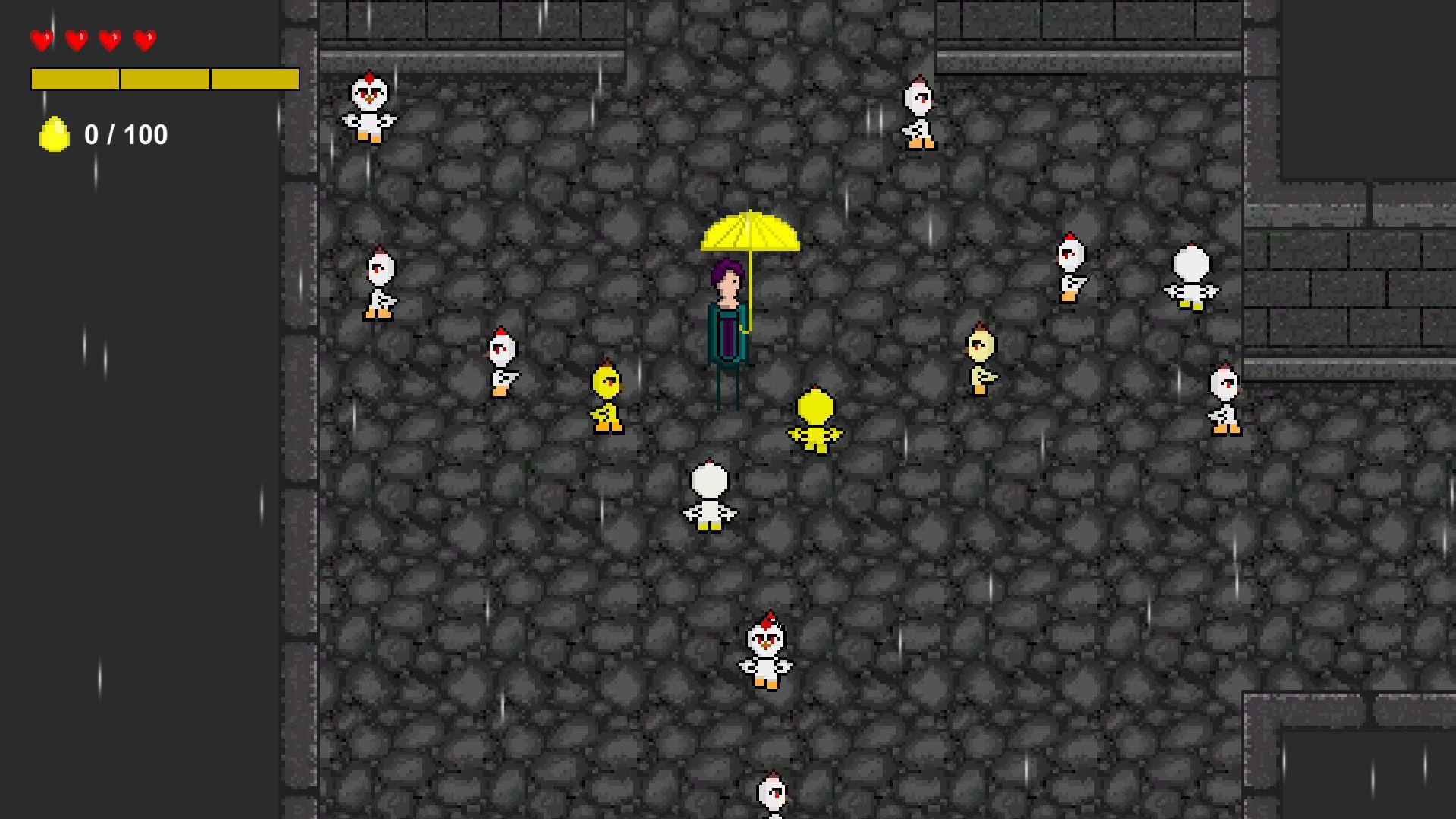Click the middle segment of the yellow stamina bar
This screenshot has height=819, width=1456.
tap(164, 78)
